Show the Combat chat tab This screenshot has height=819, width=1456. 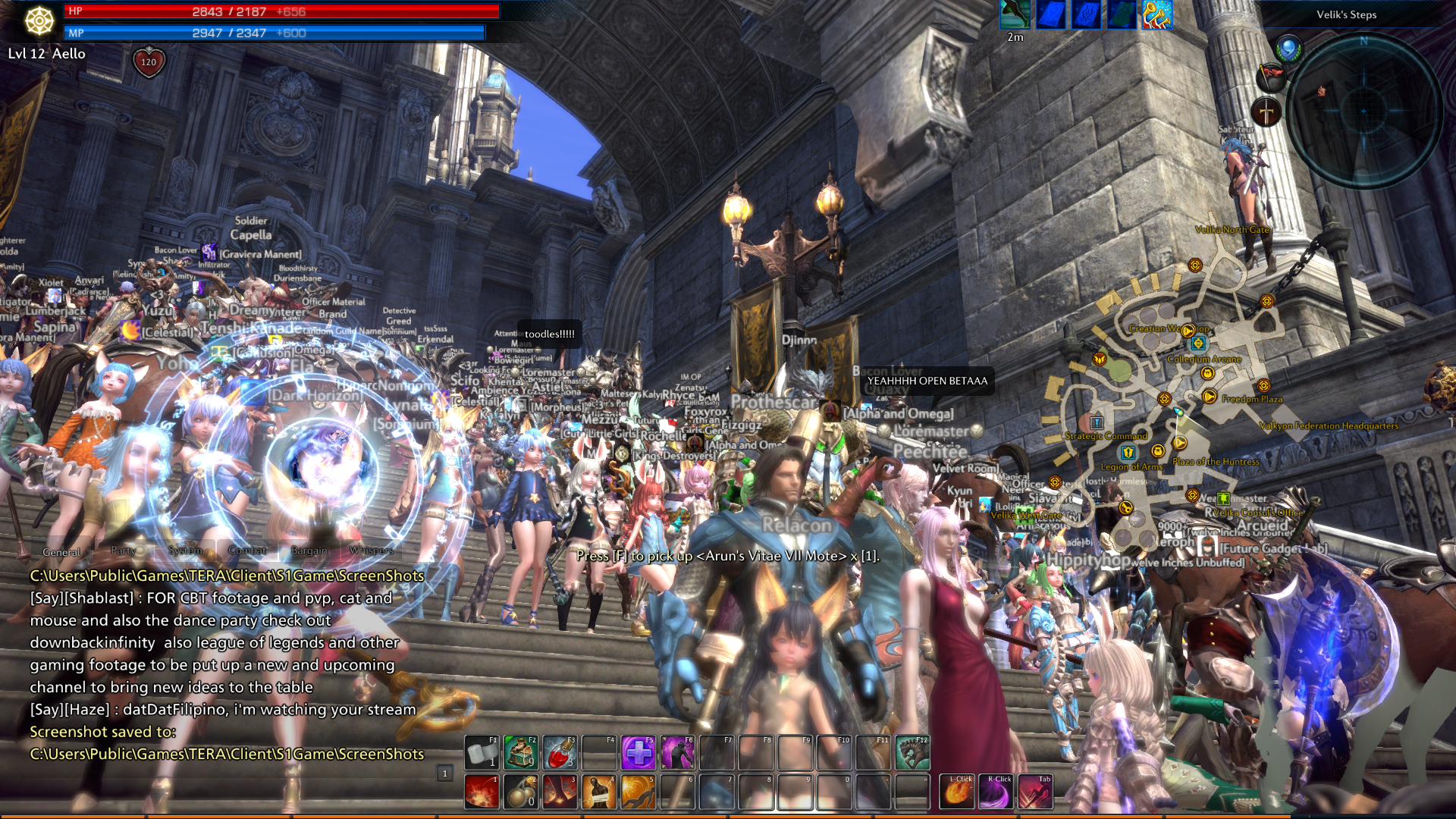coord(247,551)
